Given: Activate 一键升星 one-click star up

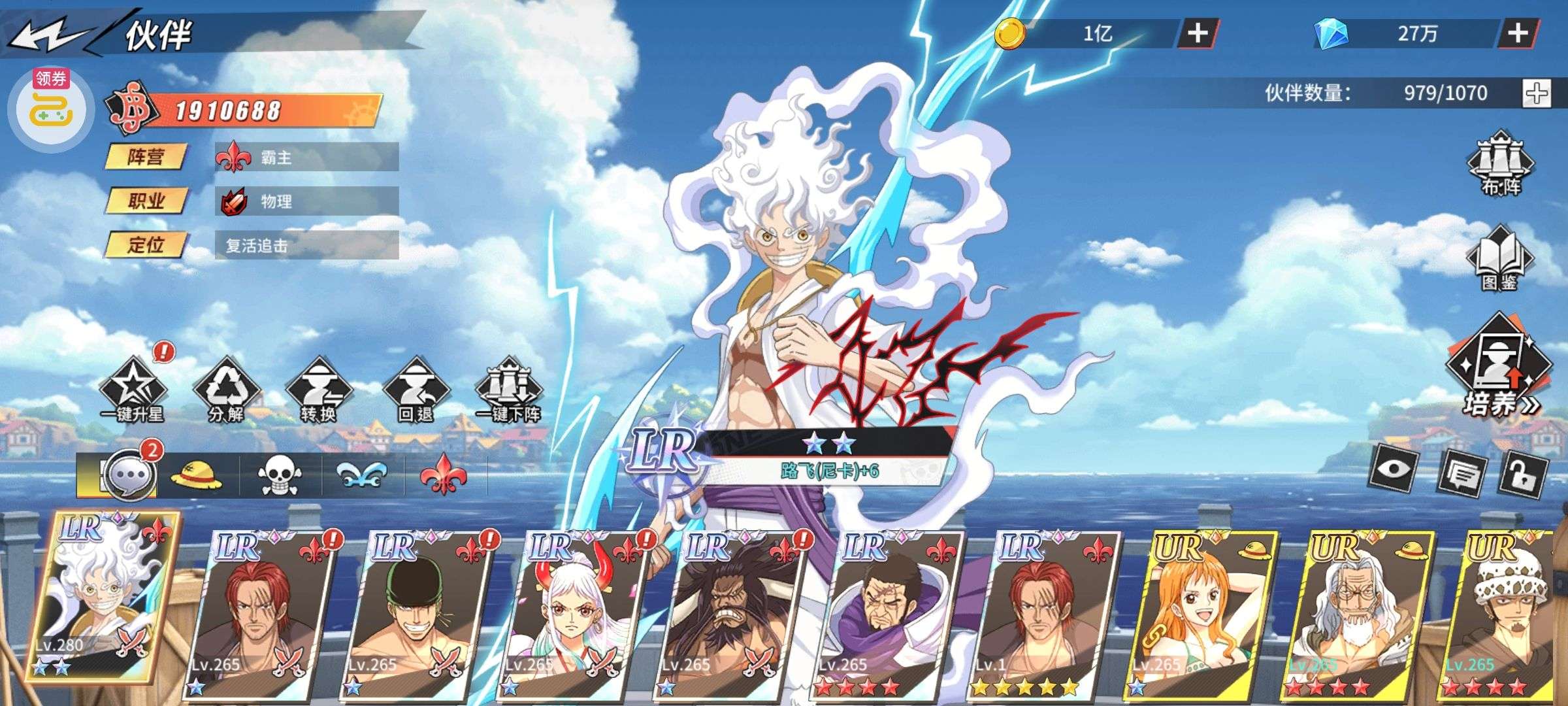Looking at the screenshot, I should click(133, 390).
